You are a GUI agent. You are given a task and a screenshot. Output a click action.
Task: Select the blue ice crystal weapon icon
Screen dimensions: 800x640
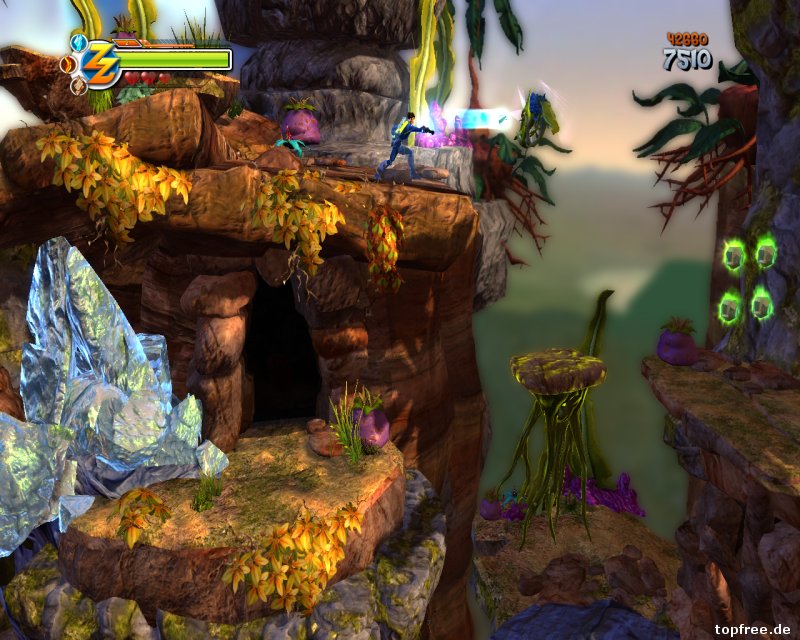tap(79, 43)
